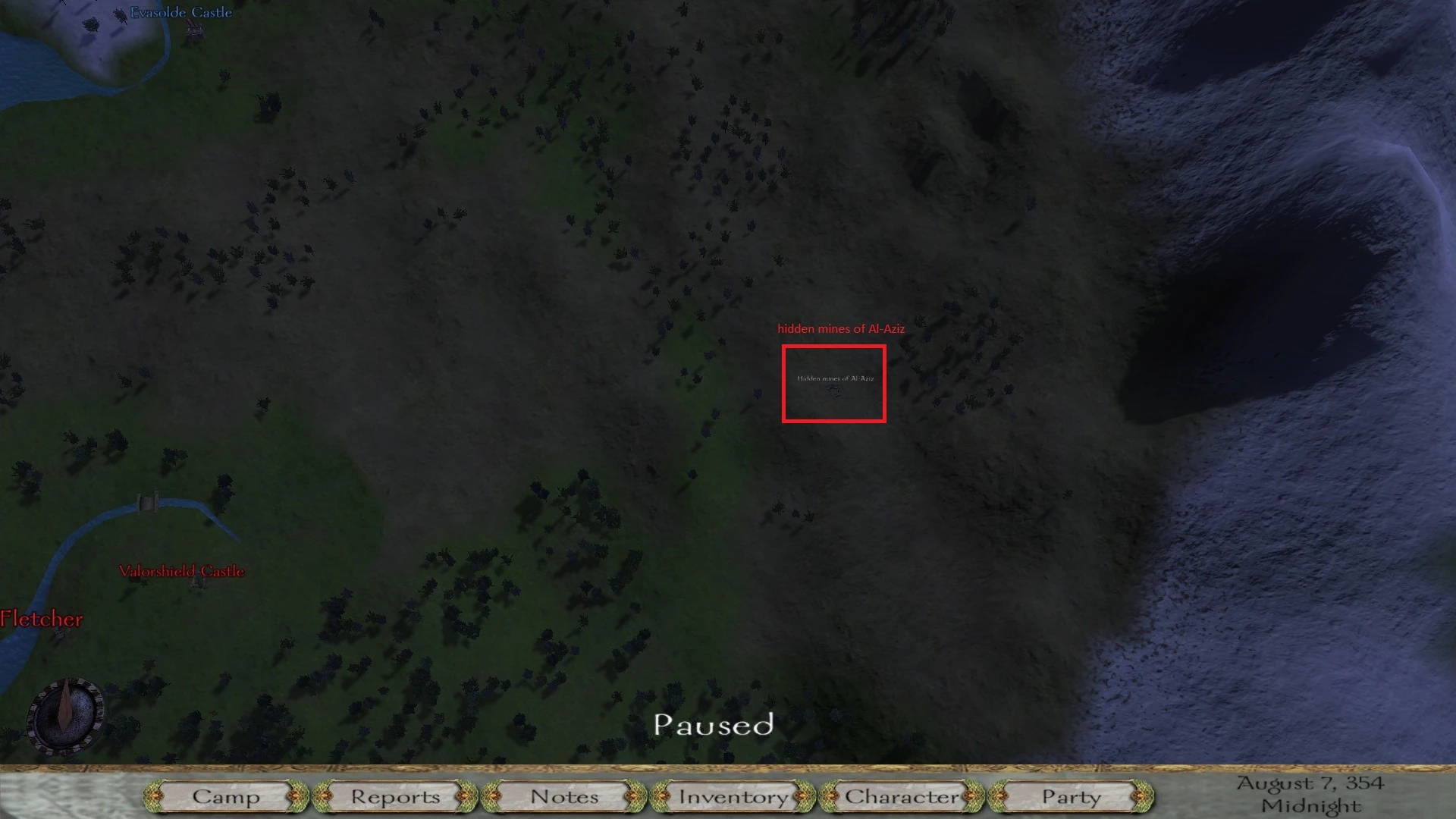Open the Party screen
The height and width of the screenshot is (819, 1456).
point(1070,797)
